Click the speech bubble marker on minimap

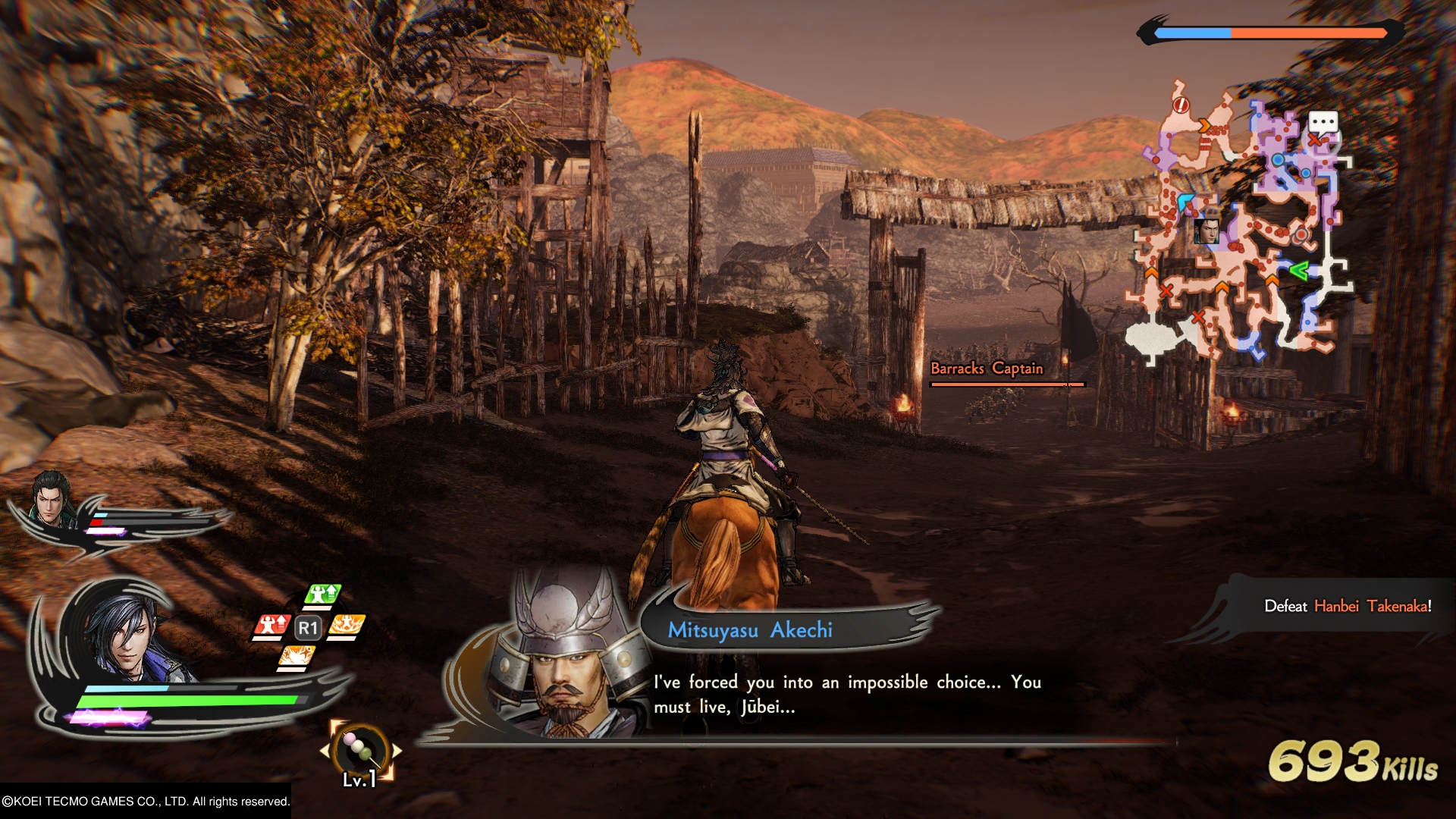coord(1323,123)
